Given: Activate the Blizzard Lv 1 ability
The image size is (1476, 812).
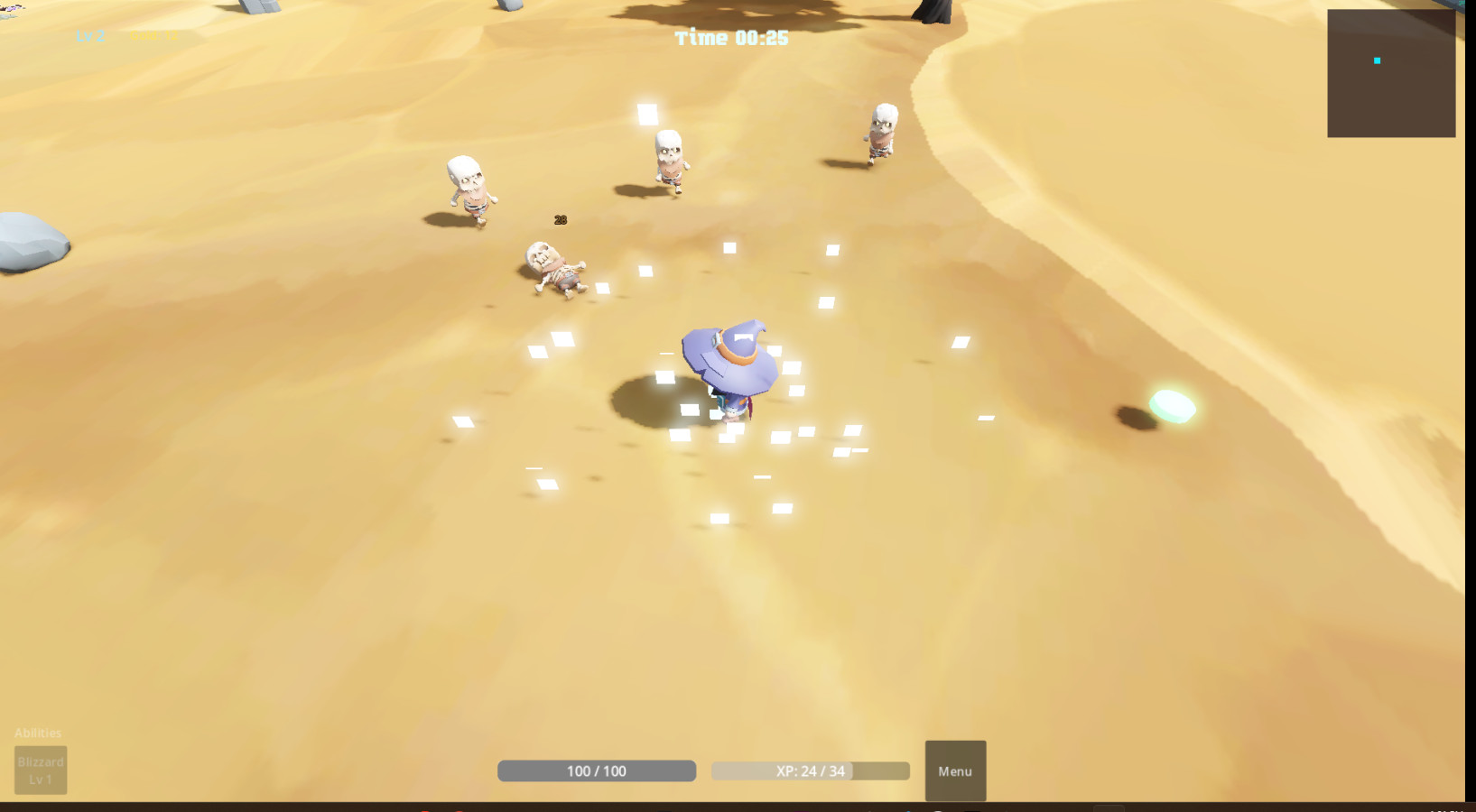Looking at the screenshot, I should tap(41, 770).
